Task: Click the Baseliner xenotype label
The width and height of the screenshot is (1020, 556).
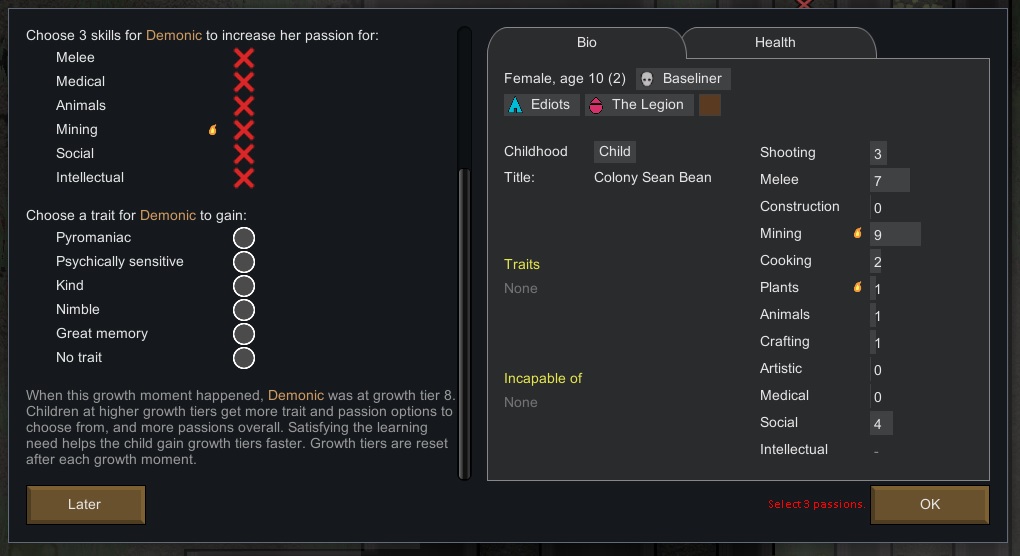Action: click(684, 79)
